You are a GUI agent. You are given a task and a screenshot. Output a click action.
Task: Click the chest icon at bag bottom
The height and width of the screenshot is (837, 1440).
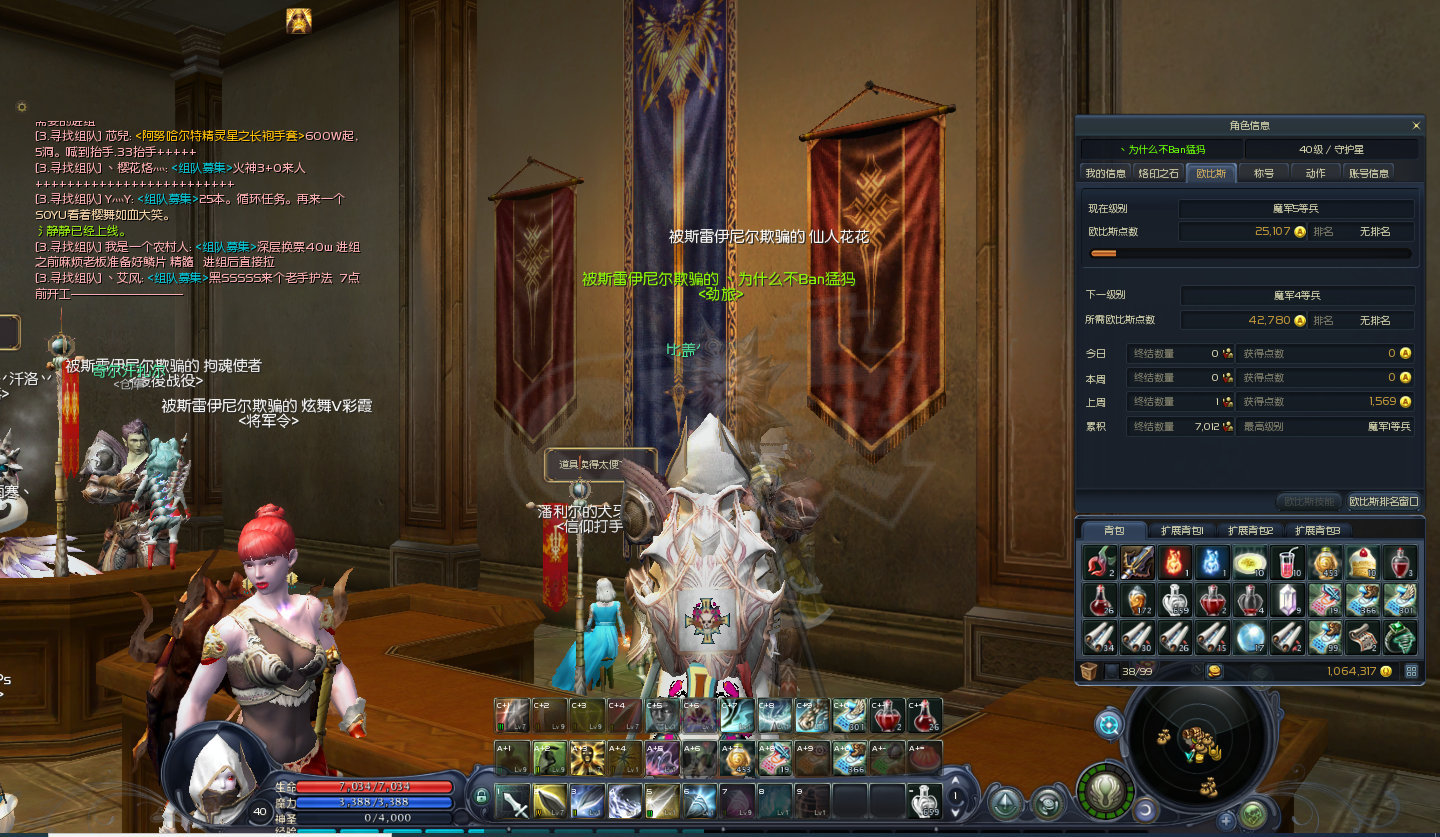tap(1090, 671)
